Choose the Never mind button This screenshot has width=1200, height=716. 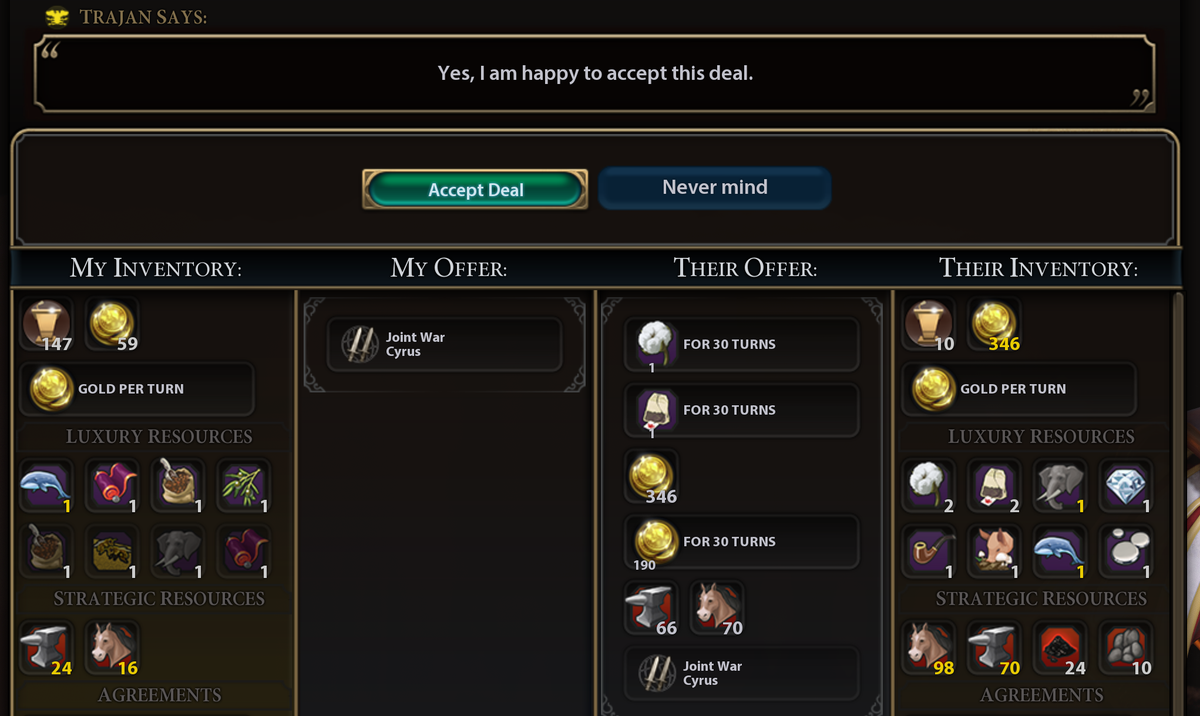click(x=714, y=188)
